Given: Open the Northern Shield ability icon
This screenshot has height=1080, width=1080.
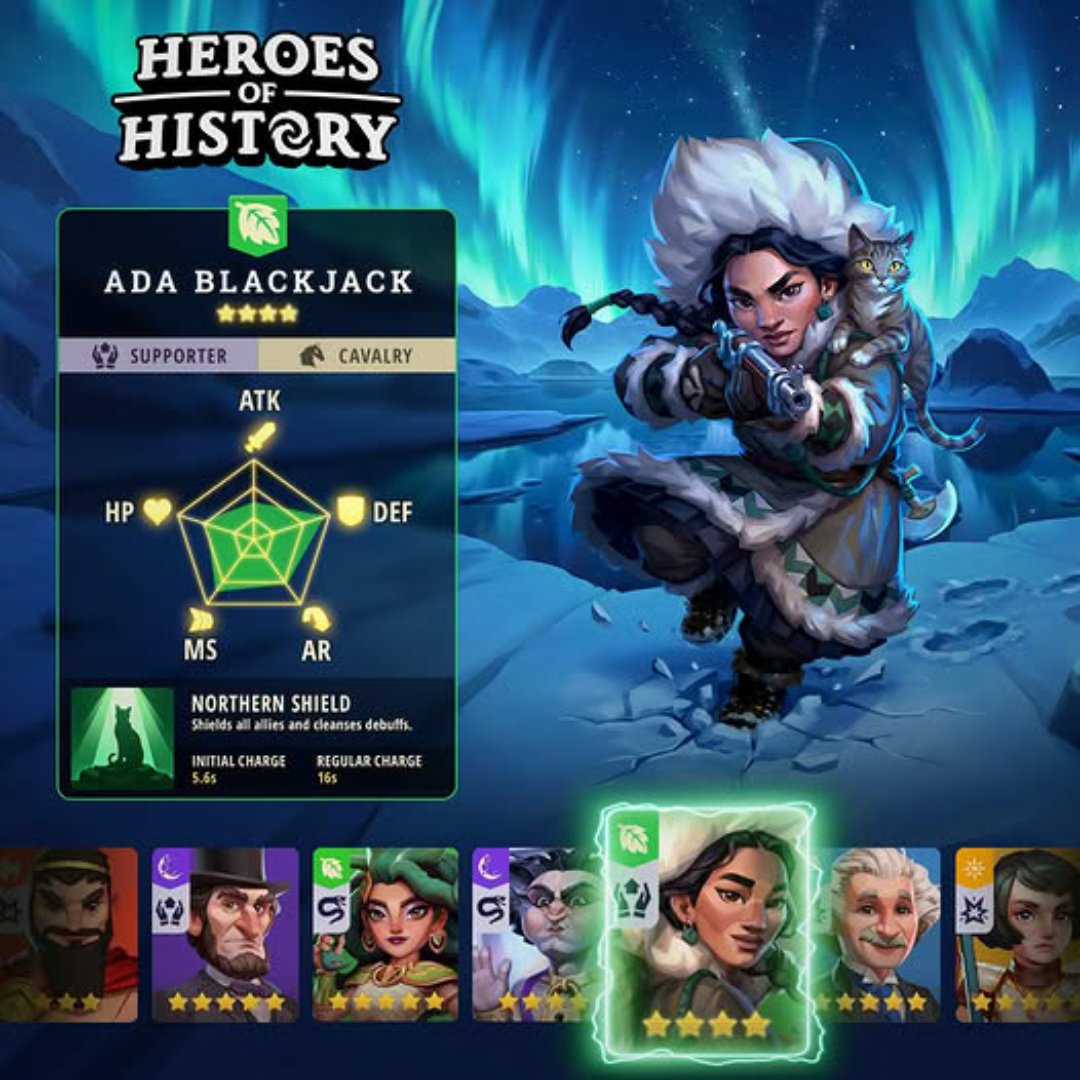Looking at the screenshot, I should tap(122, 738).
